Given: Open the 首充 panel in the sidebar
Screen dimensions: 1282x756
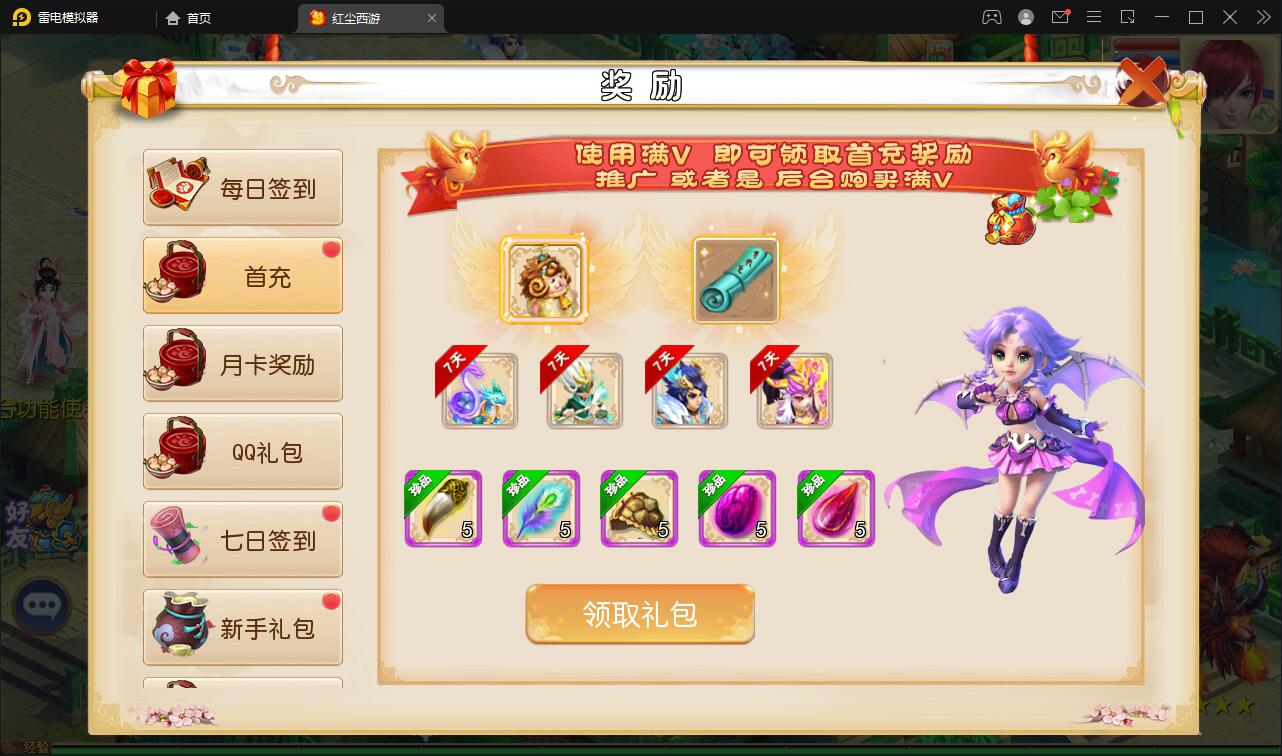Looking at the screenshot, I should [243, 275].
